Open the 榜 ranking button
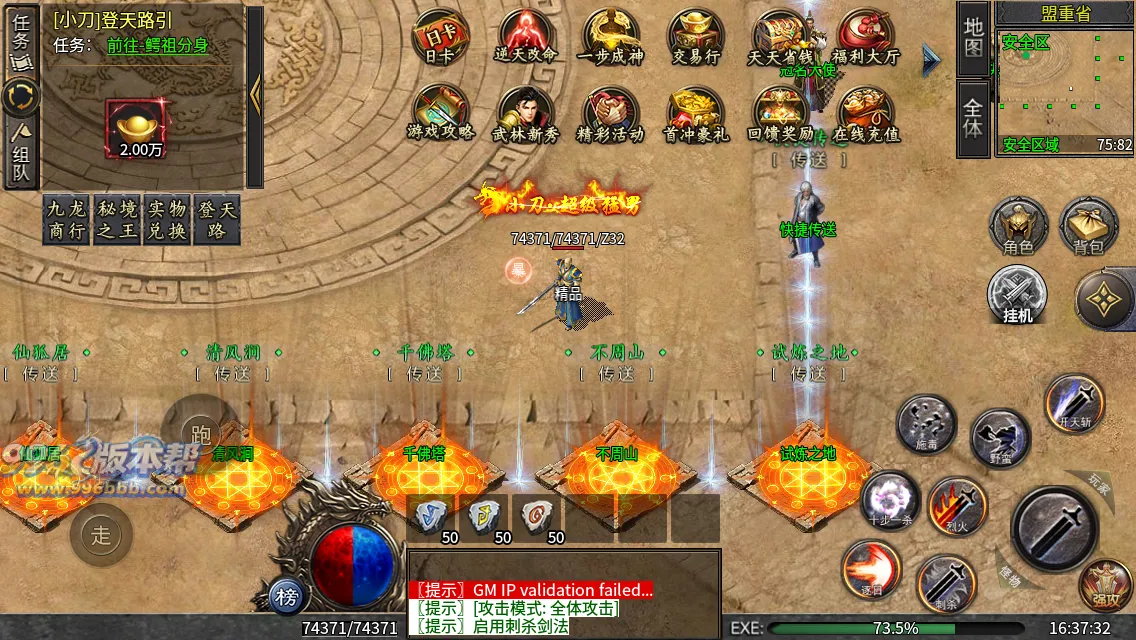 [x=288, y=597]
